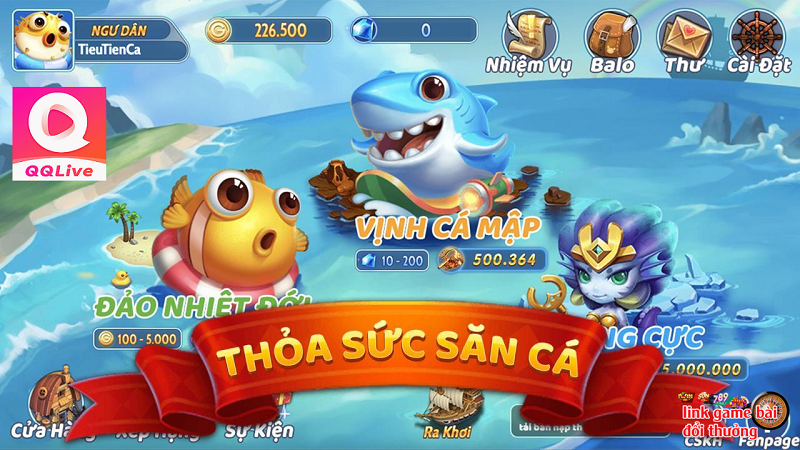Open Cài Đặt settings
The height and width of the screenshot is (450, 800).
[x=757, y=40]
